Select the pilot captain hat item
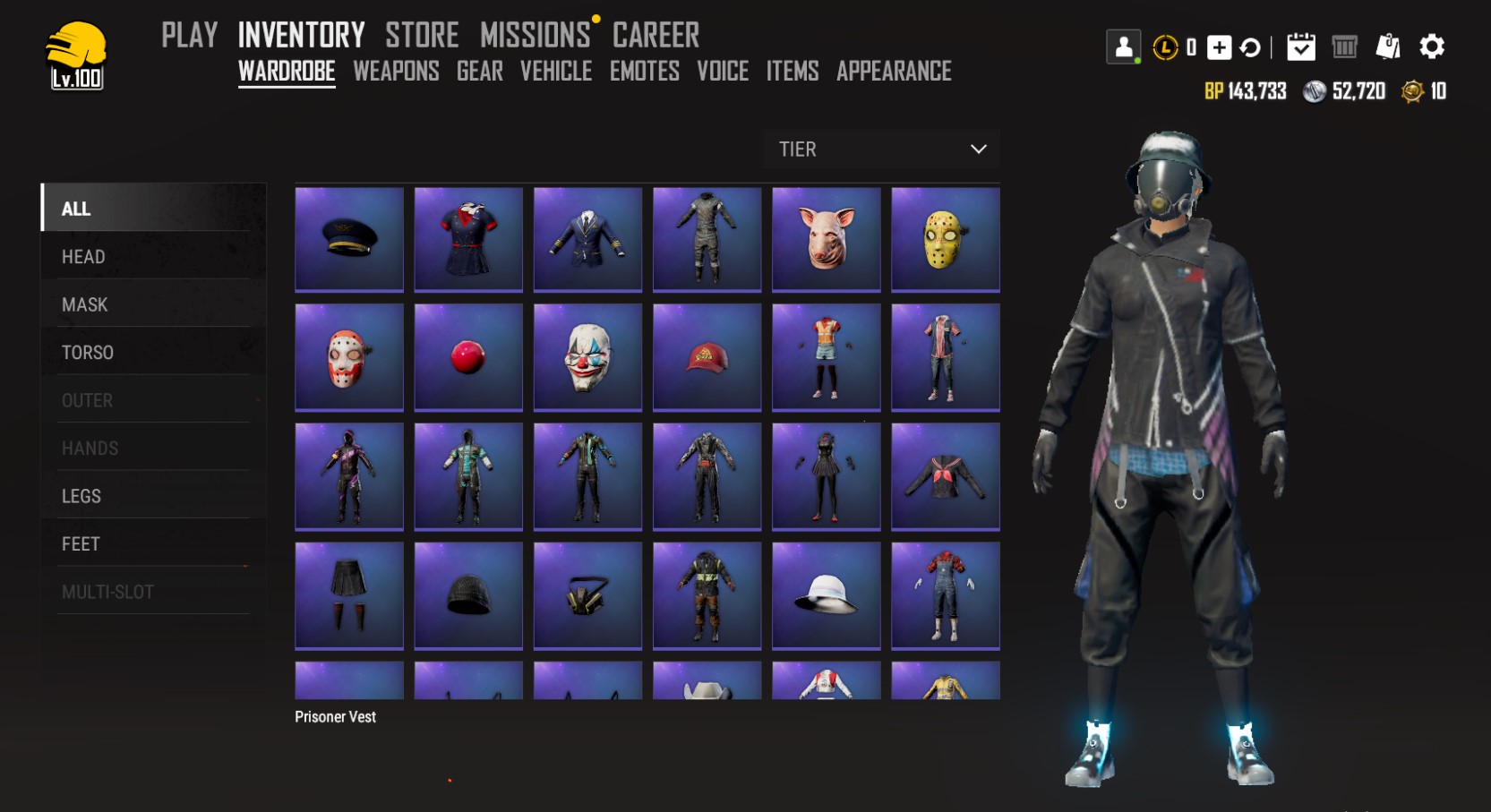 [x=349, y=239]
